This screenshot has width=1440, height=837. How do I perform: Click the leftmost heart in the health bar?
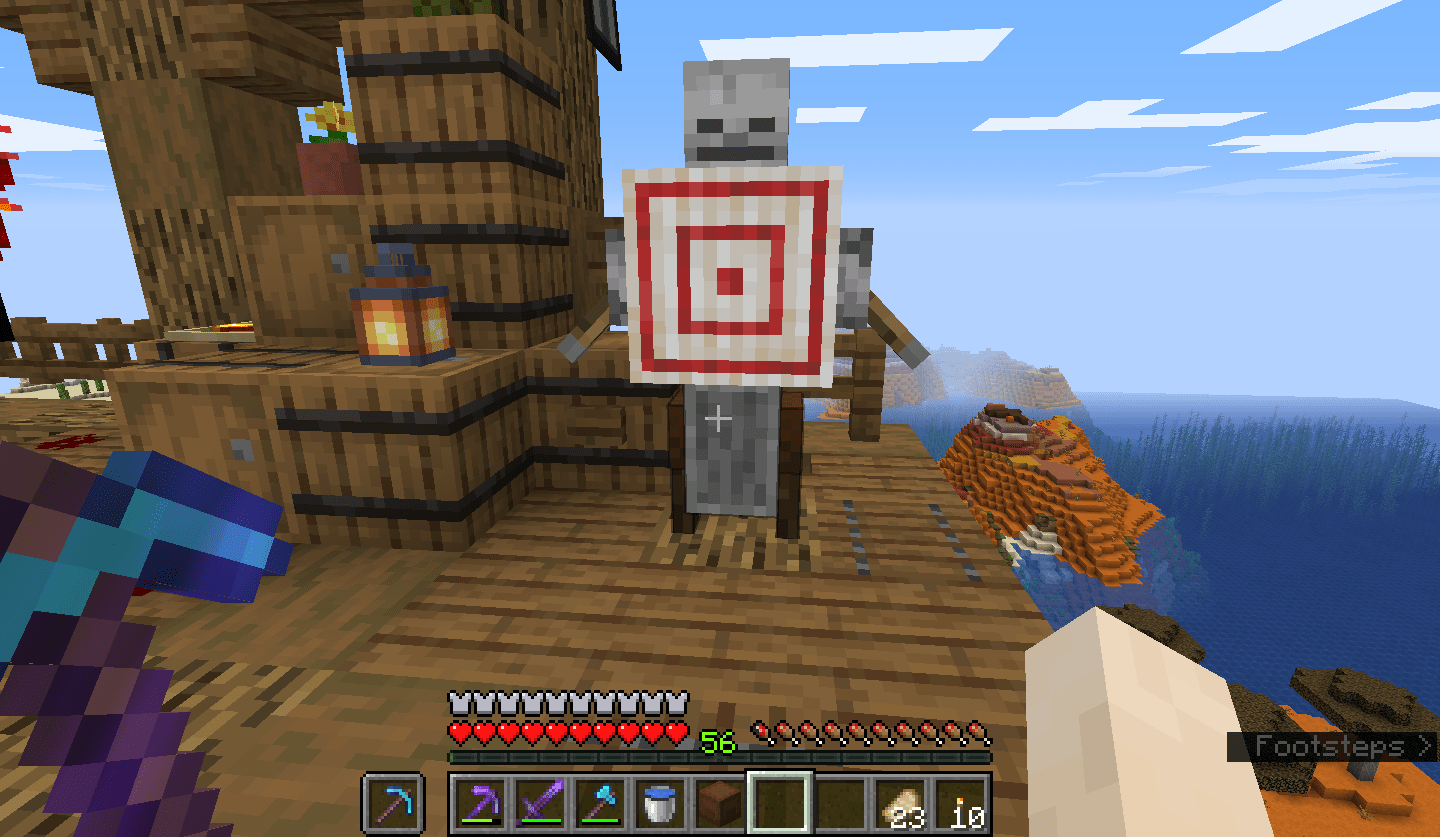(460, 731)
